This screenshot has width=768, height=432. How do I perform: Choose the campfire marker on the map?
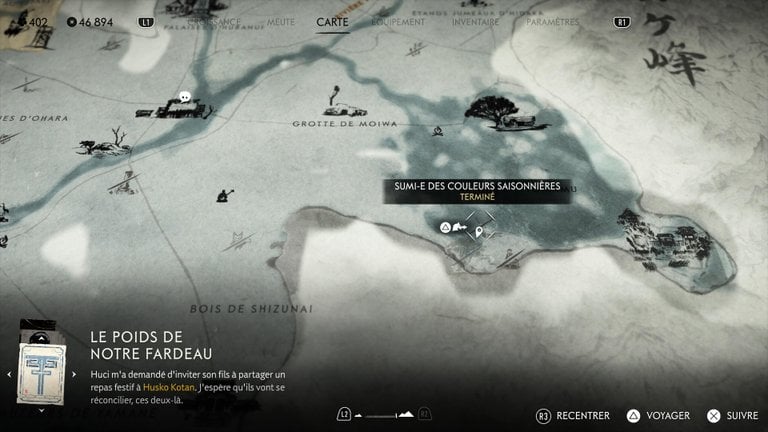tap(437, 131)
